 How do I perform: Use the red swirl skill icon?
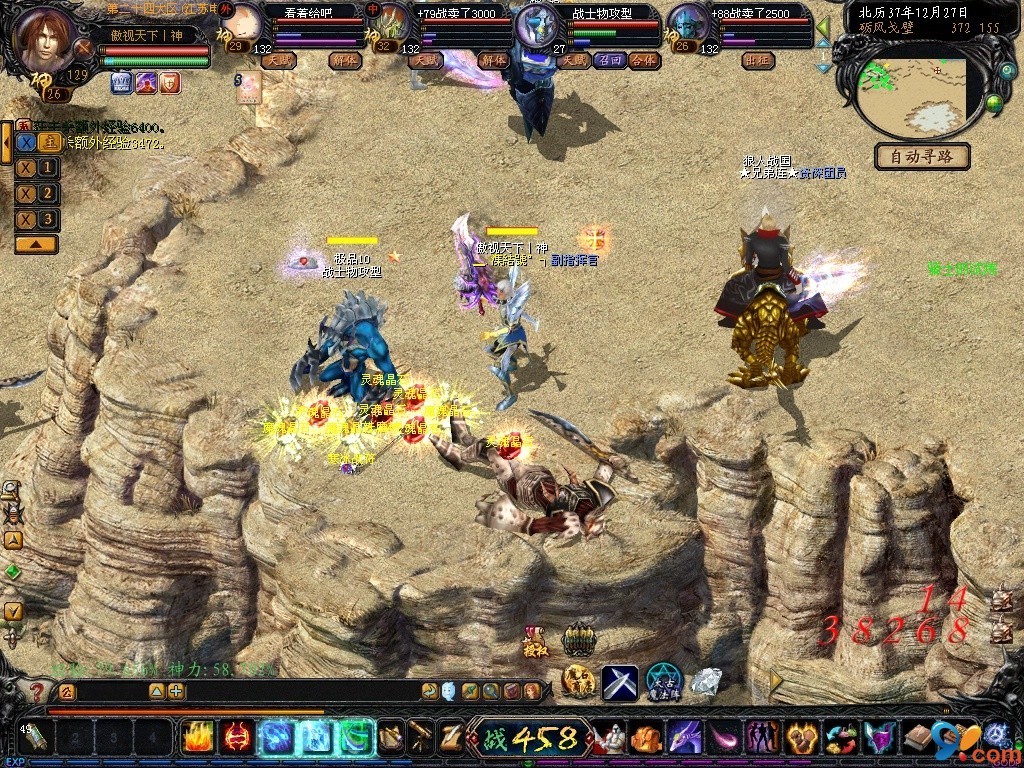[236, 738]
